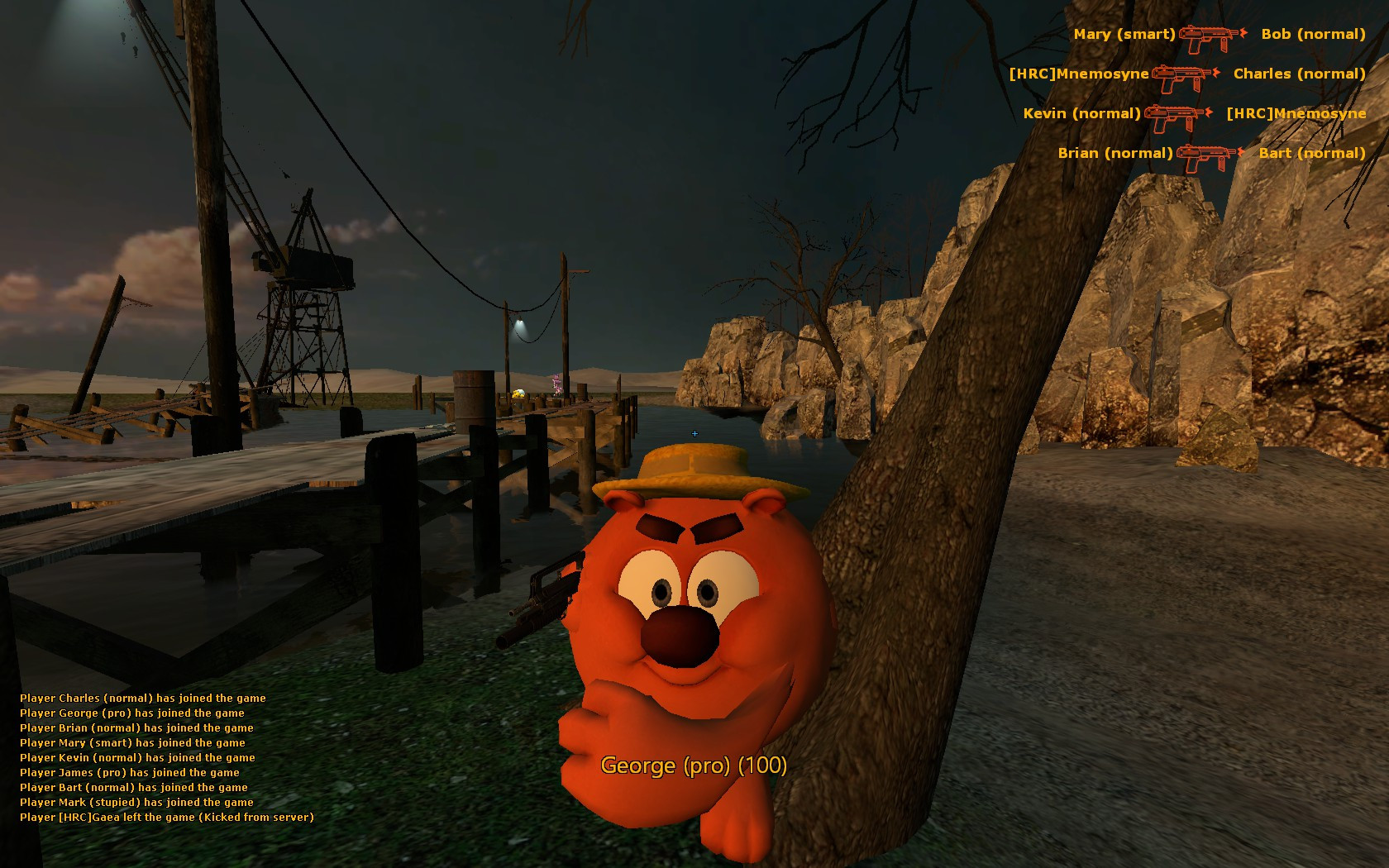Select Mary (smart) in the kill feed

(1124, 34)
